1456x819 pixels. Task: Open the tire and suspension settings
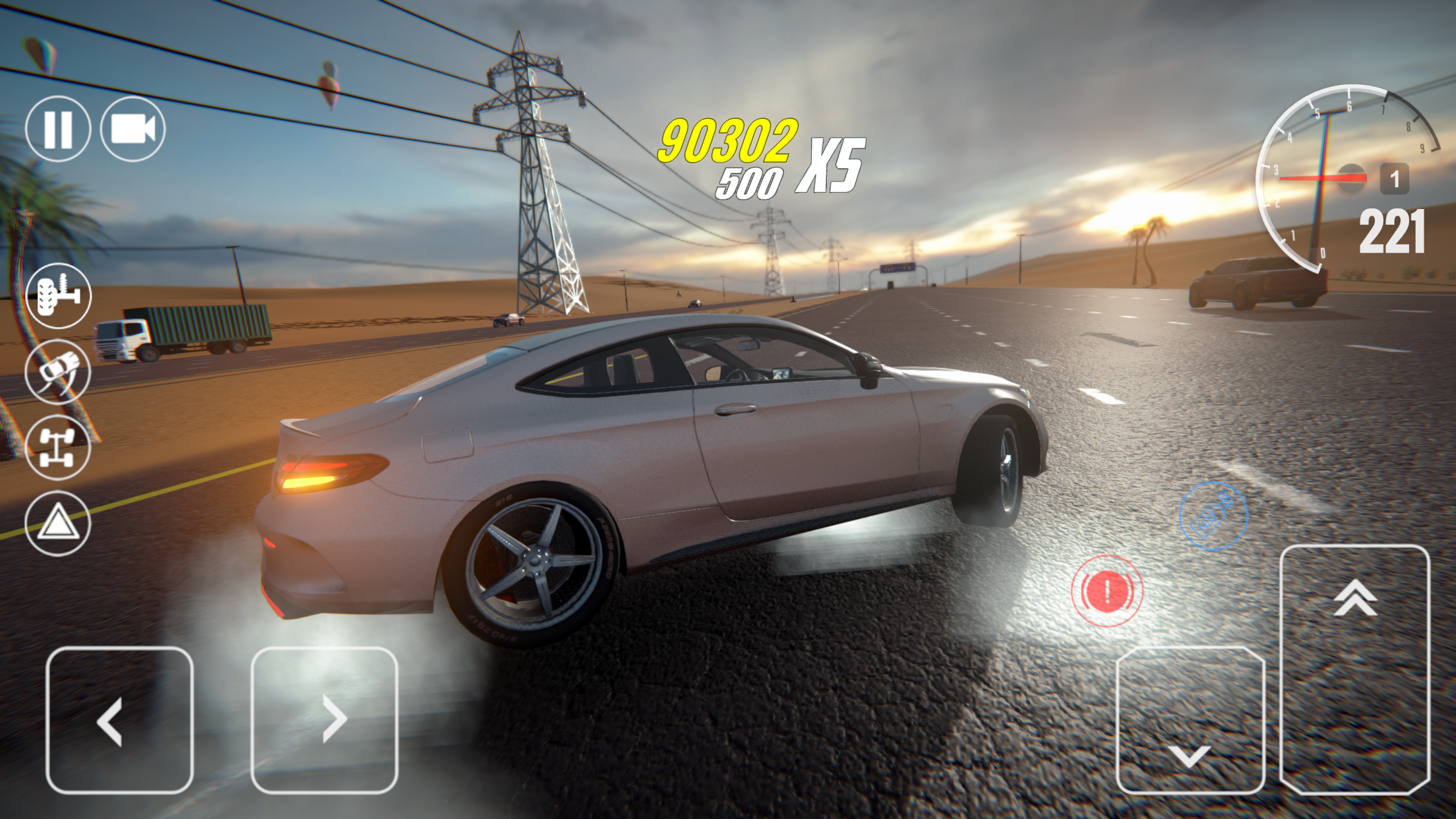coord(58,295)
